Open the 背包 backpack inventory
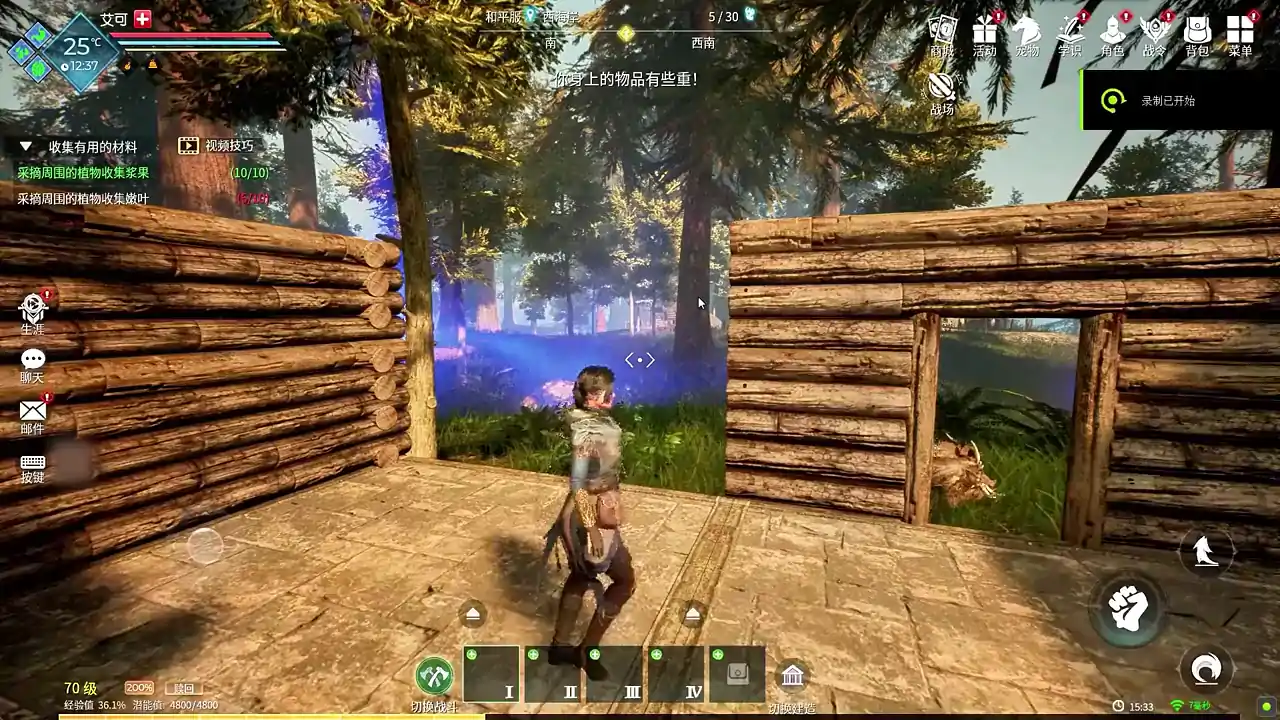Image resolution: width=1280 pixels, height=720 pixels. [x=1197, y=33]
